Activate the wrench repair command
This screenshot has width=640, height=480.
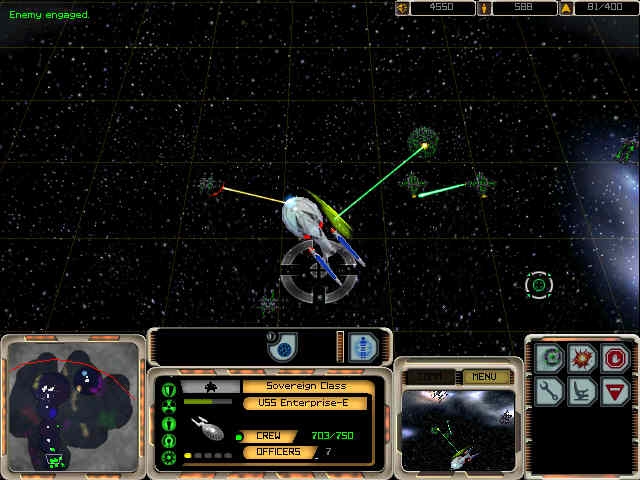(x=550, y=390)
